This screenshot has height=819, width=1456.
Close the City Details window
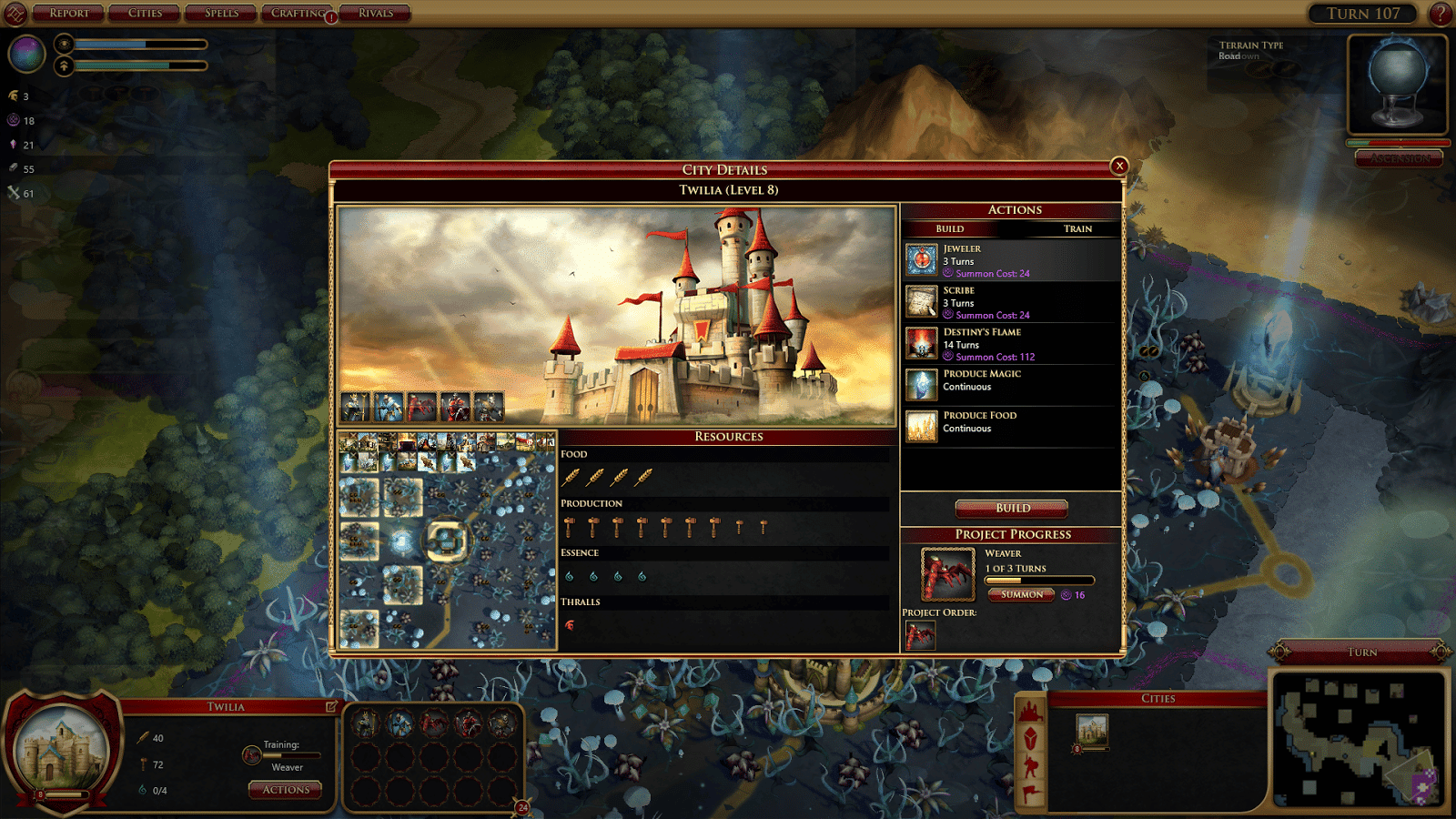tap(1119, 166)
